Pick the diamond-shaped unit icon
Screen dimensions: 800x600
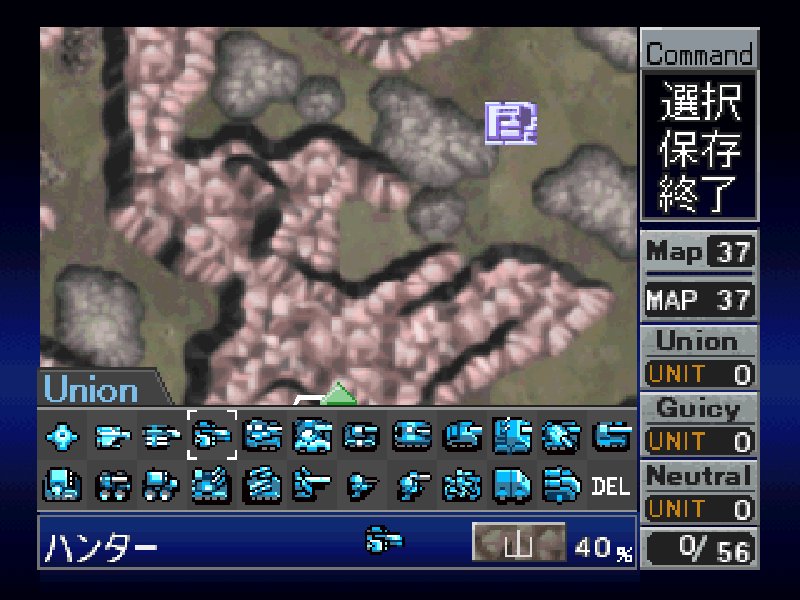coord(62,435)
